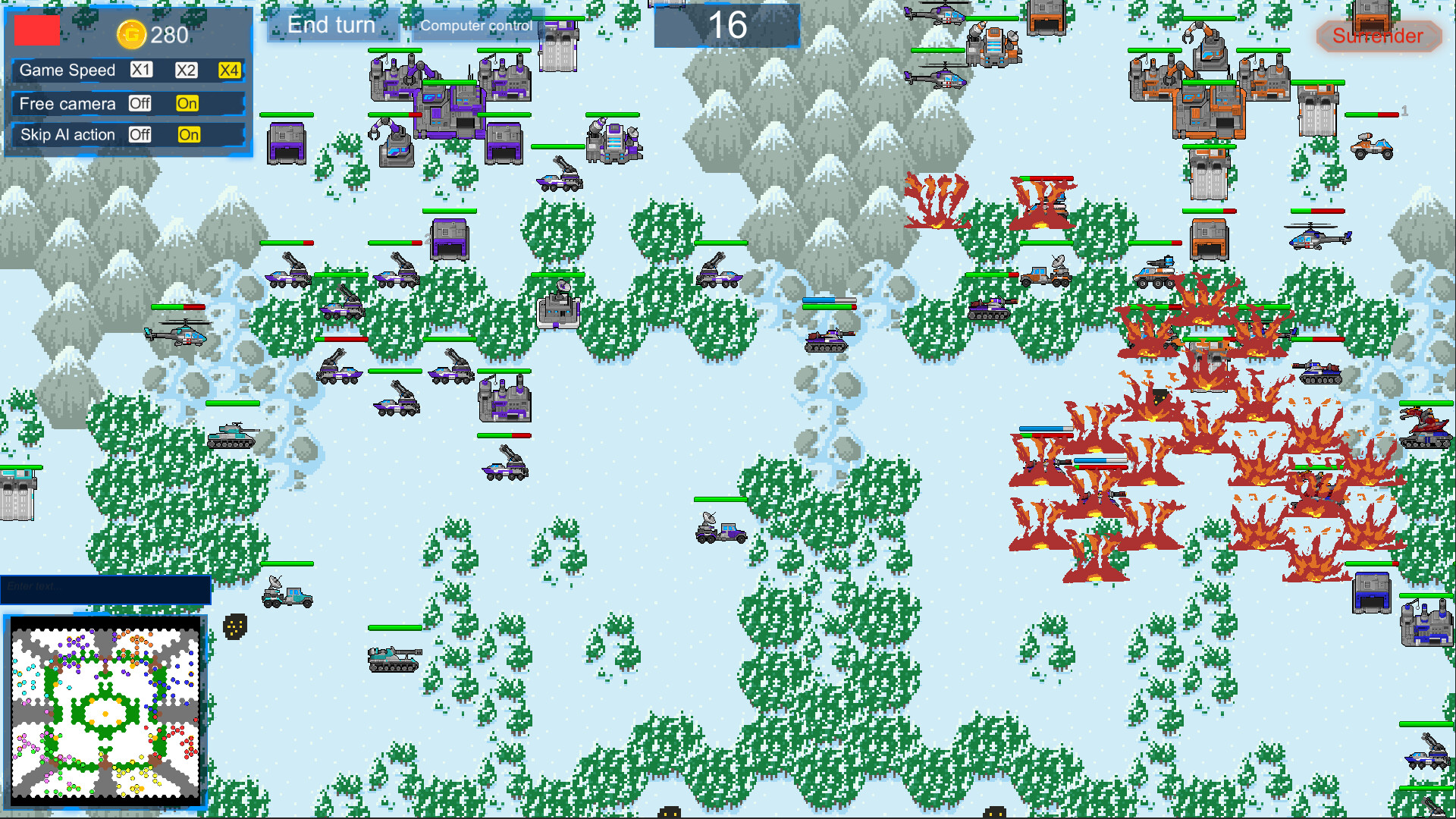Click the chat text entry box
This screenshot has width=1456, height=819.
coord(106,588)
